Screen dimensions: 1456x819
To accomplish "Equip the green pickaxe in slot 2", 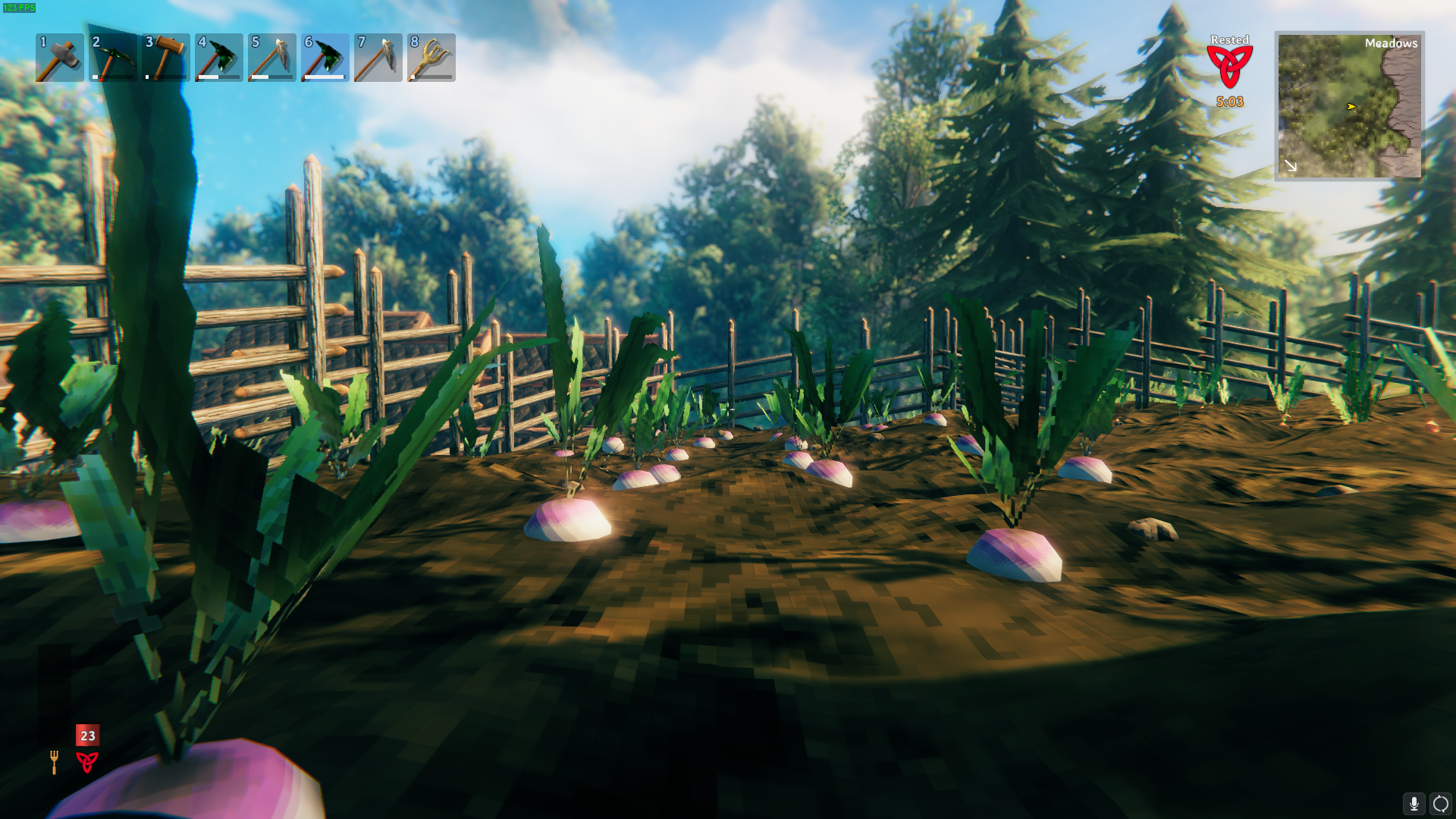I will click(x=112, y=58).
